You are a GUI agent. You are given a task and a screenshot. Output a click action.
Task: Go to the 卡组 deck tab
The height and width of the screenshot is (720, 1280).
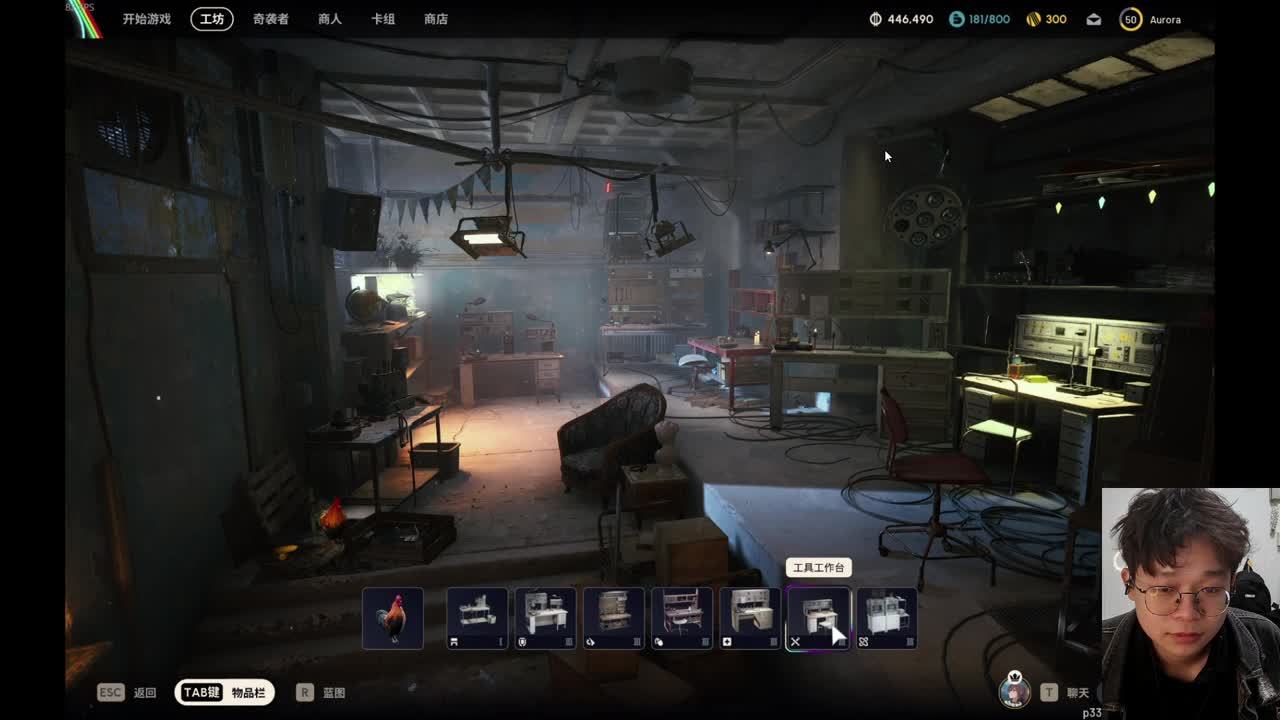[x=383, y=19]
